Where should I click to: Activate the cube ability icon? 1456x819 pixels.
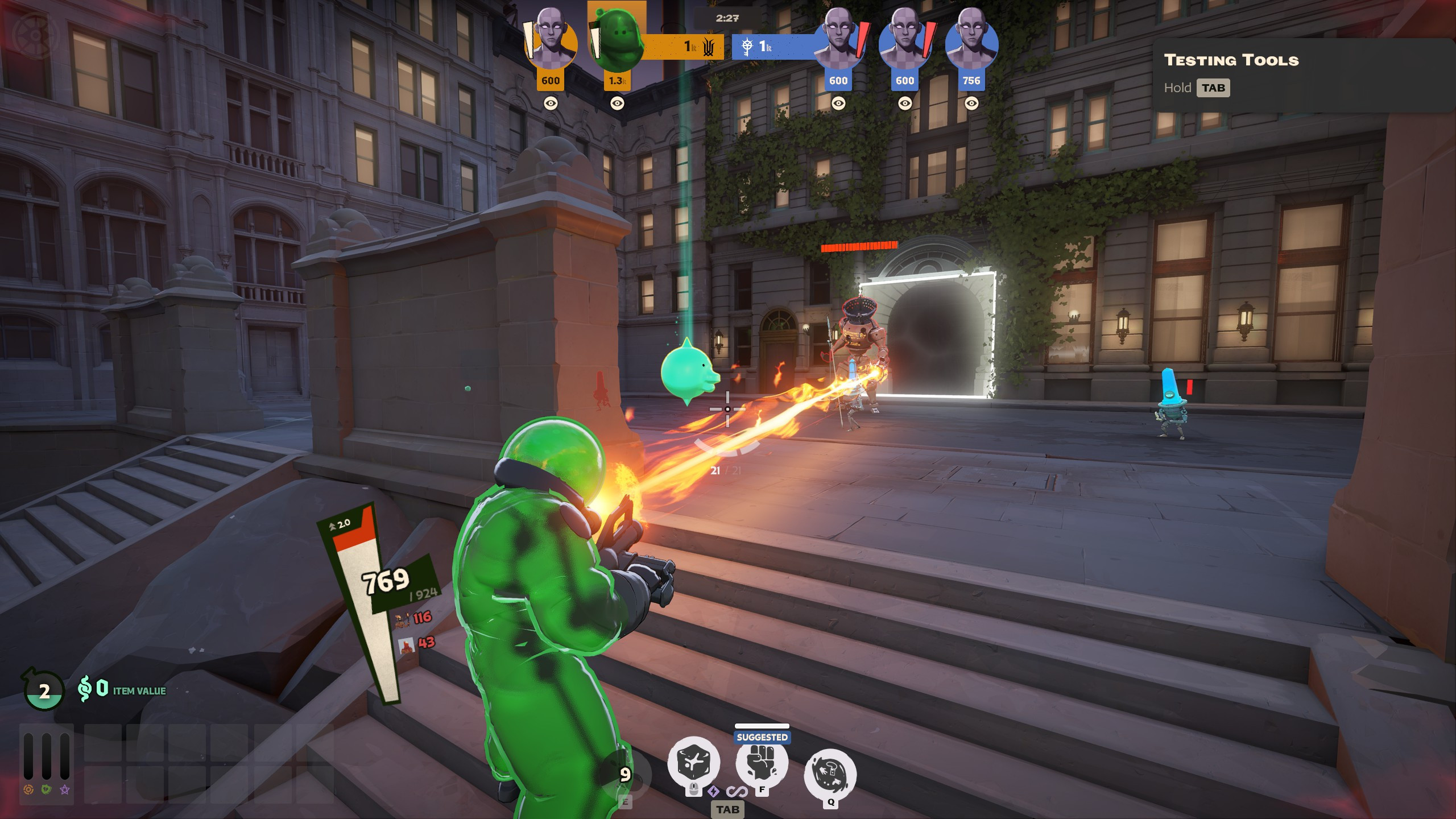[x=693, y=762]
